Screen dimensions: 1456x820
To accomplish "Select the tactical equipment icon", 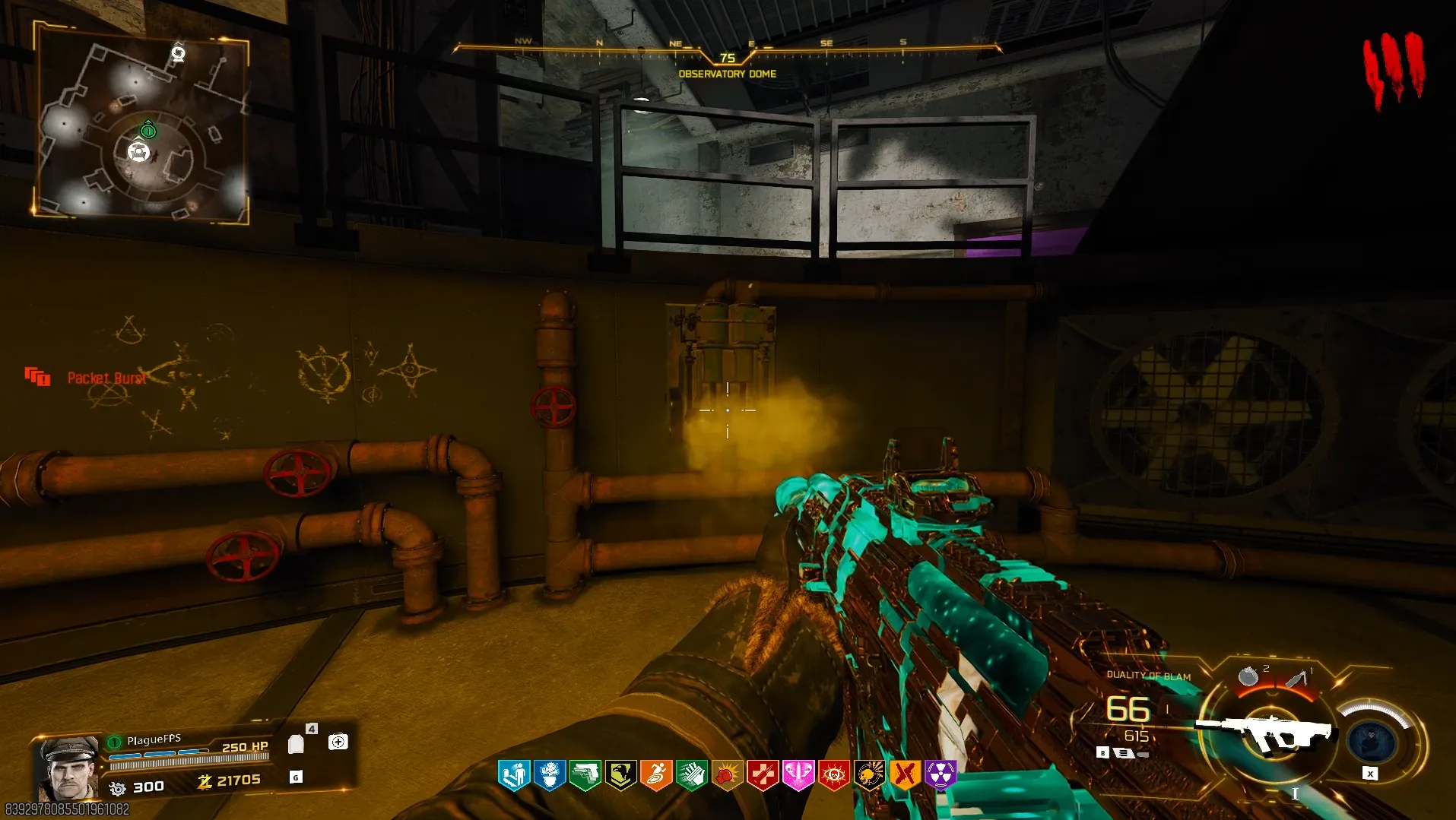I will (x=1297, y=677).
